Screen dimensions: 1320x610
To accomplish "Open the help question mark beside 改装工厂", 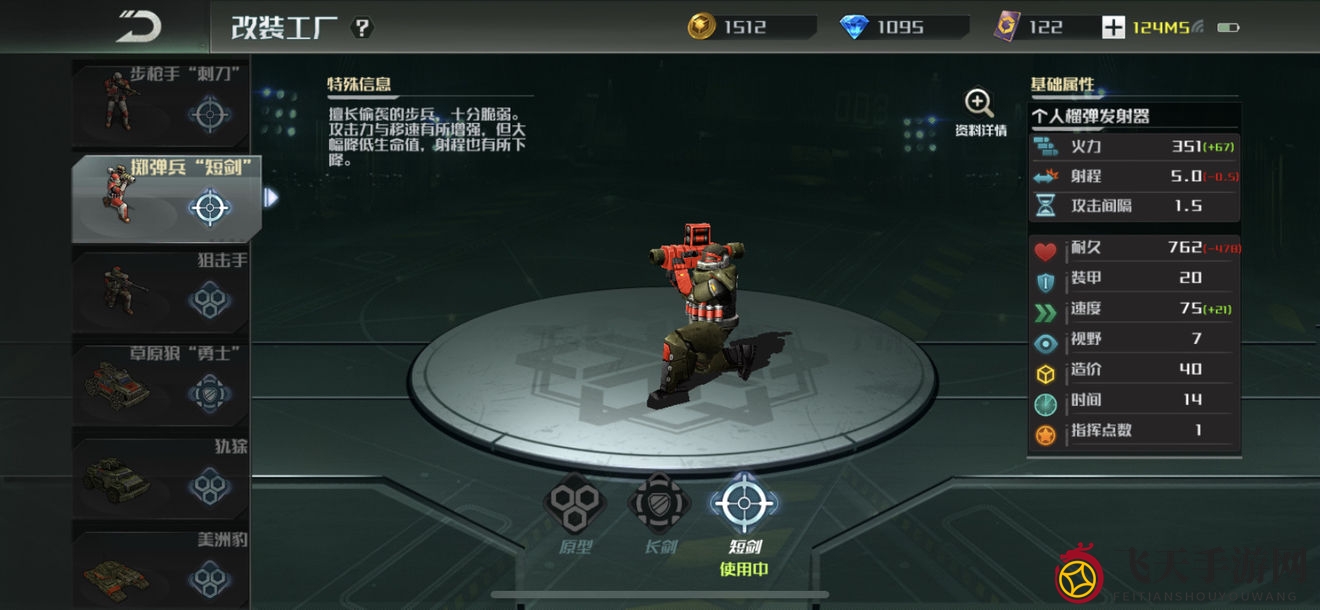I will 363,28.
